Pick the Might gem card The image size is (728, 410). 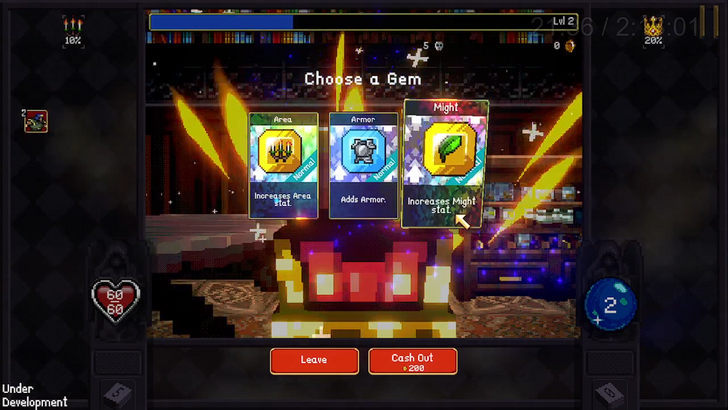[445, 162]
